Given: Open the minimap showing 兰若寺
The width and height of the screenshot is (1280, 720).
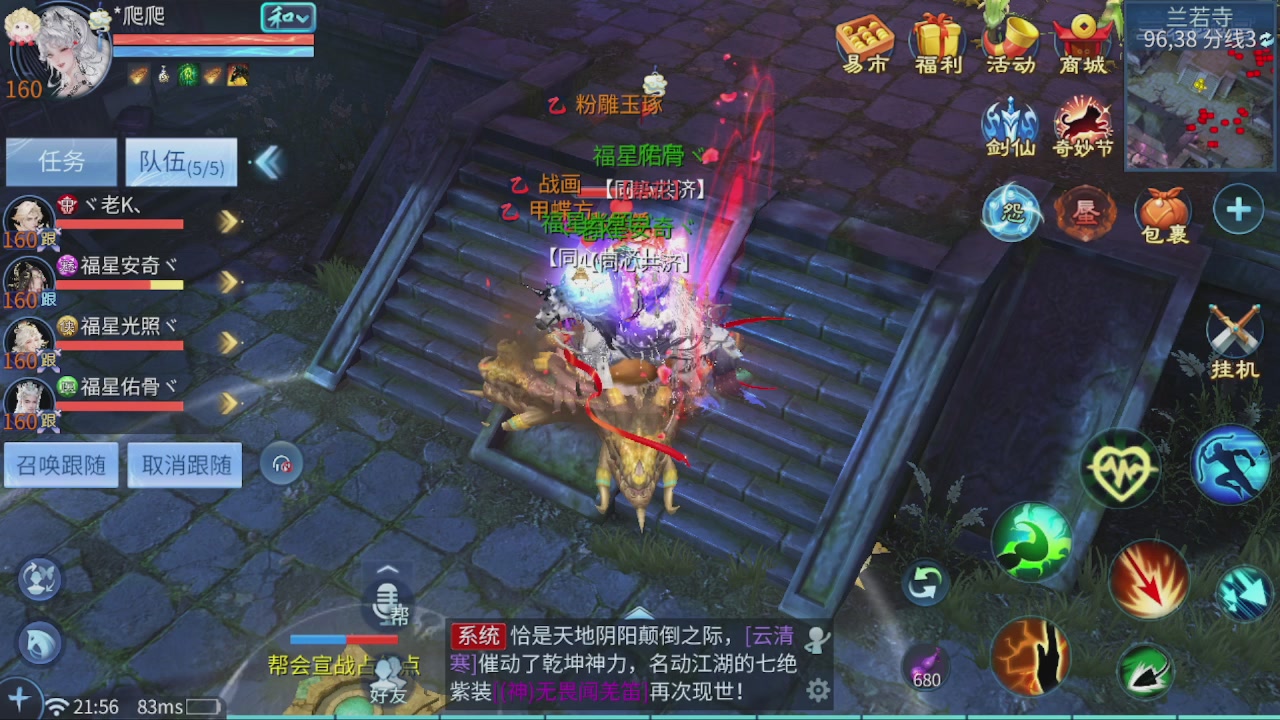Looking at the screenshot, I should coord(1200,90).
